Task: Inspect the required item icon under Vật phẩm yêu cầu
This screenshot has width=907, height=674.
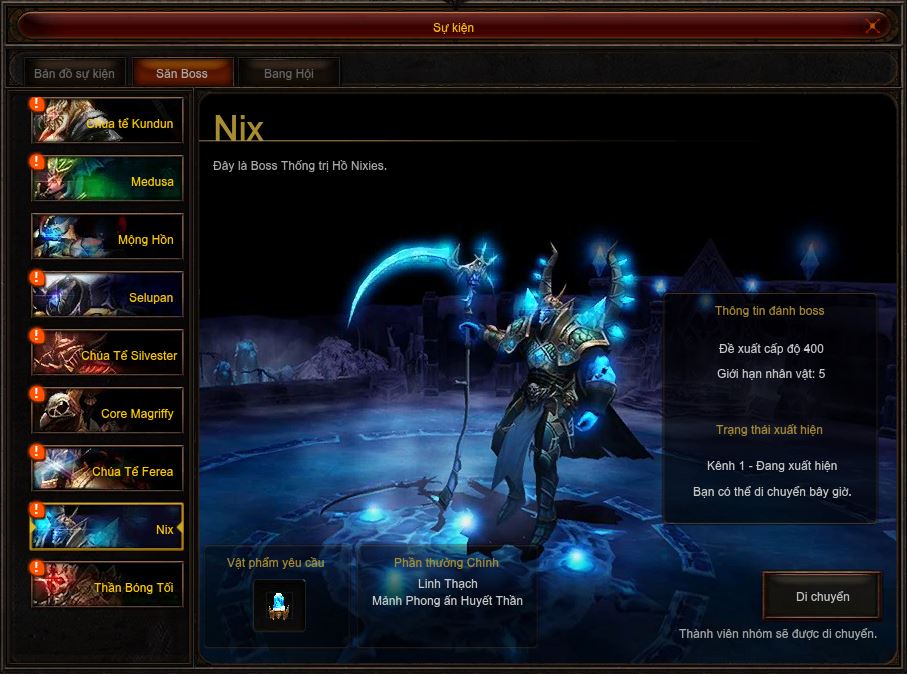Action: point(279,604)
